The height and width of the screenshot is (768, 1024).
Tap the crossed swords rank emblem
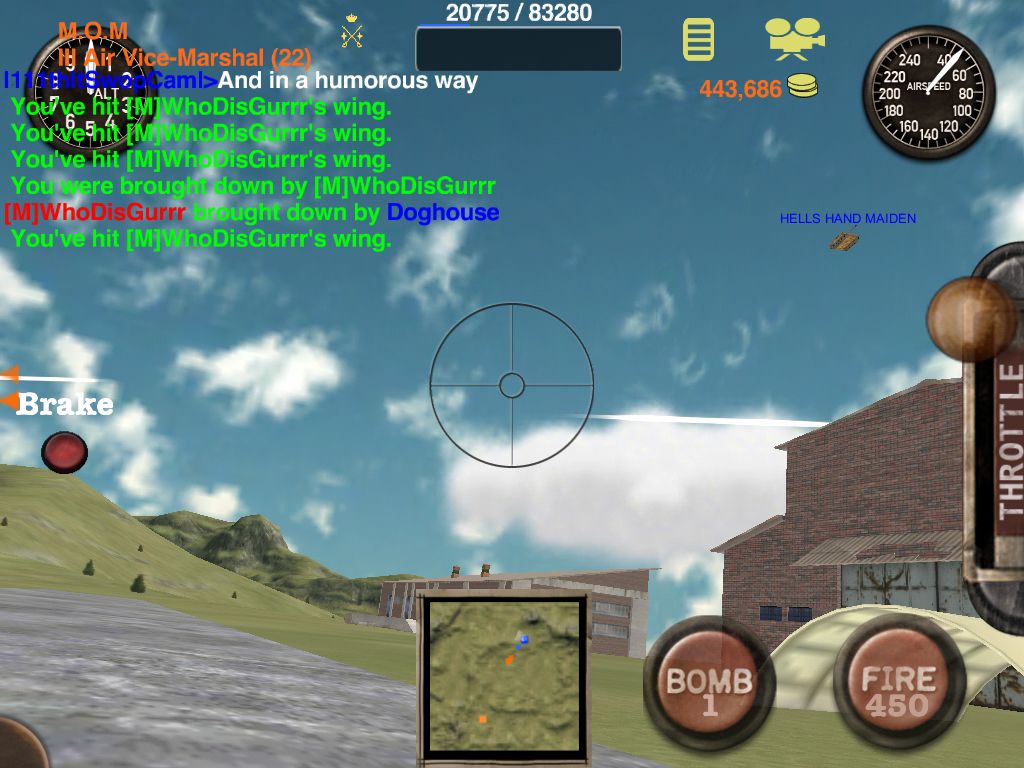click(352, 33)
